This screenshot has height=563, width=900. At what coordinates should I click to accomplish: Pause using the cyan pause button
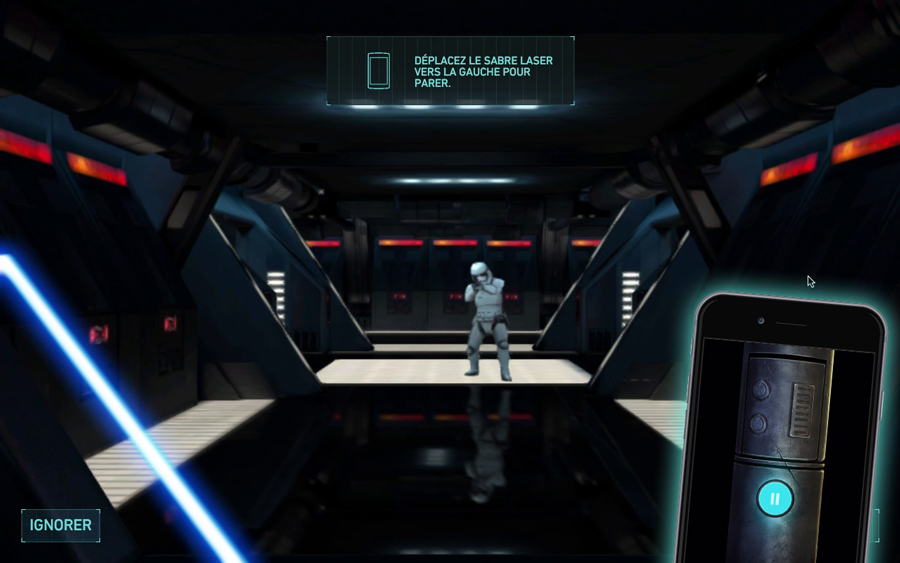(x=774, y=498)
